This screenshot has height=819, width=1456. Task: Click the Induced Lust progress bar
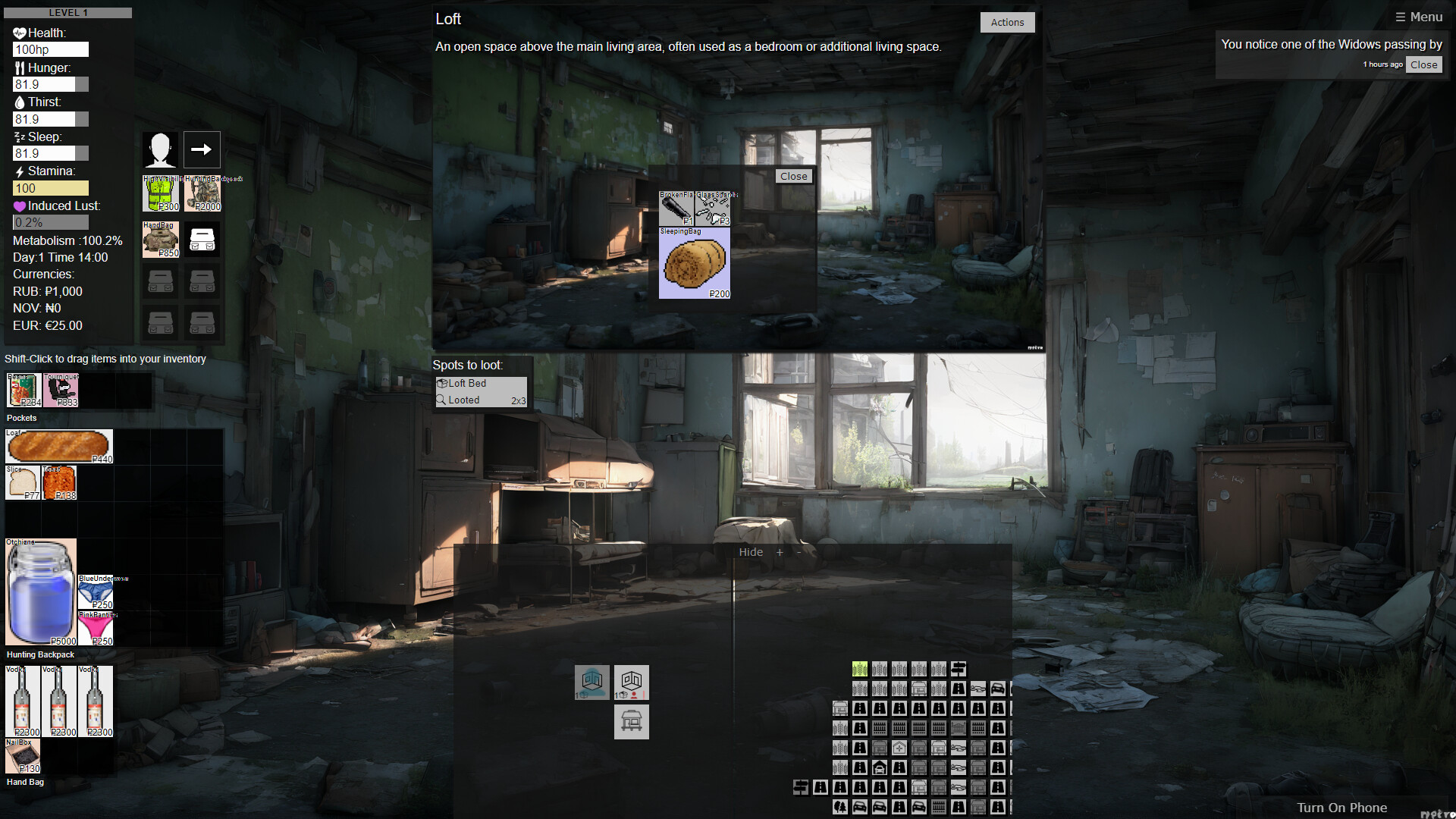[x=50, y=221]
